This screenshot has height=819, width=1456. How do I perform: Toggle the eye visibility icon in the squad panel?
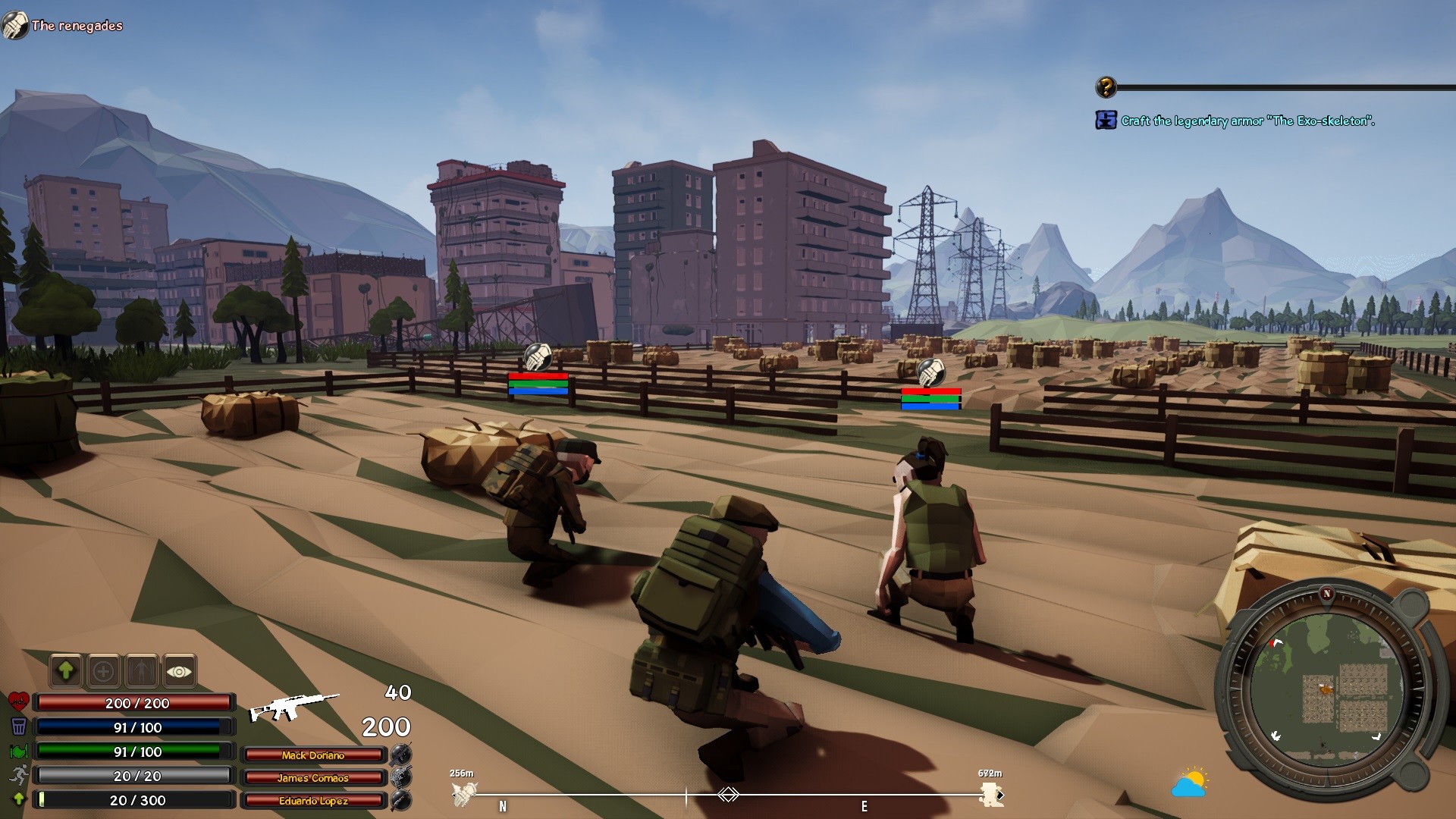(180, 671)
